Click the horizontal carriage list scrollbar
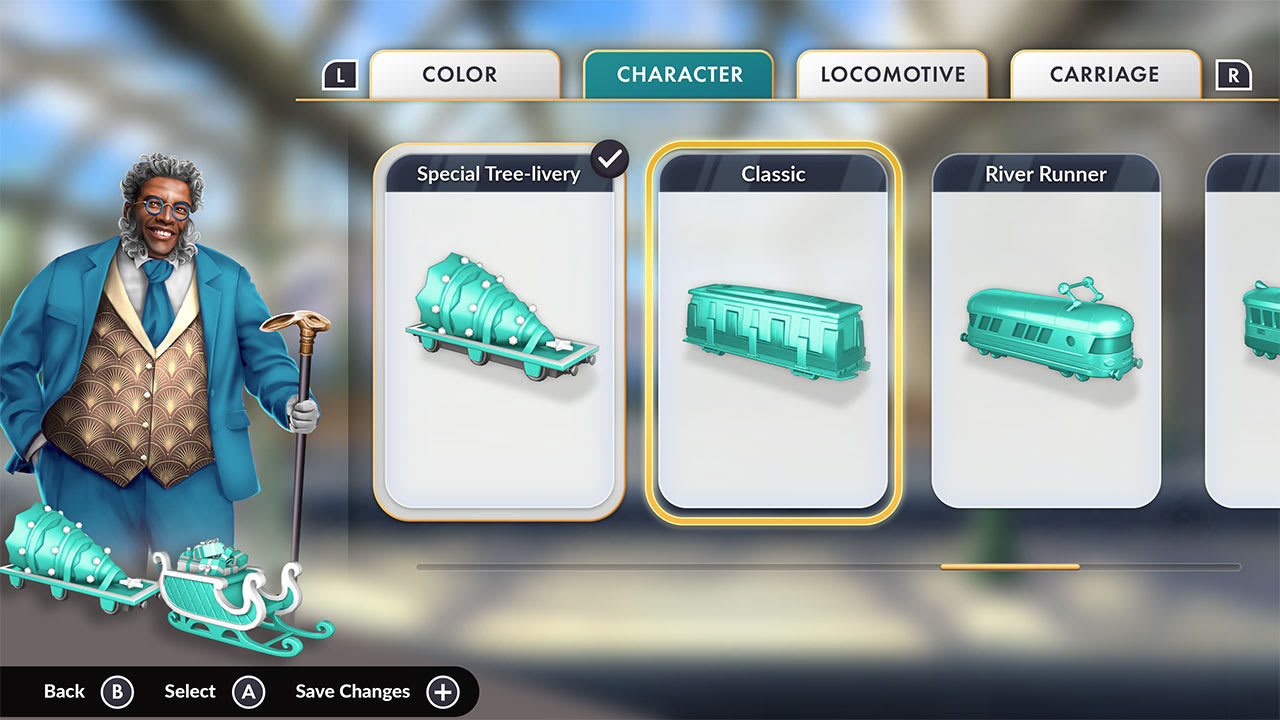 click(1009, 567)
